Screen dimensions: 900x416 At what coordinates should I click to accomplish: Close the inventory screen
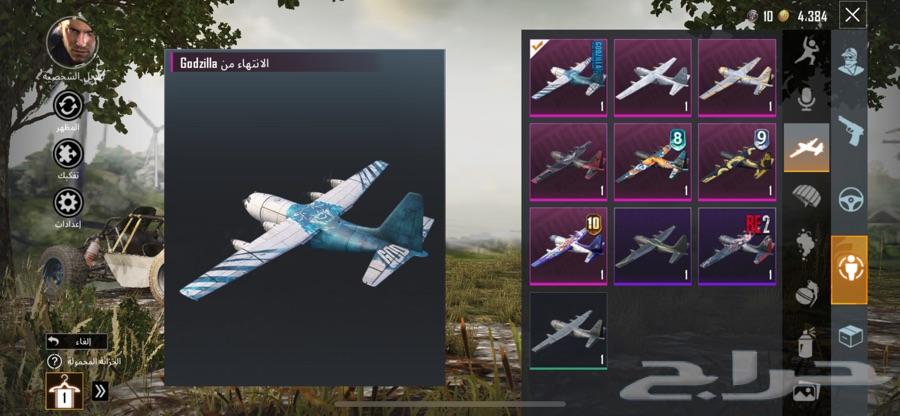tap(852, 15)
